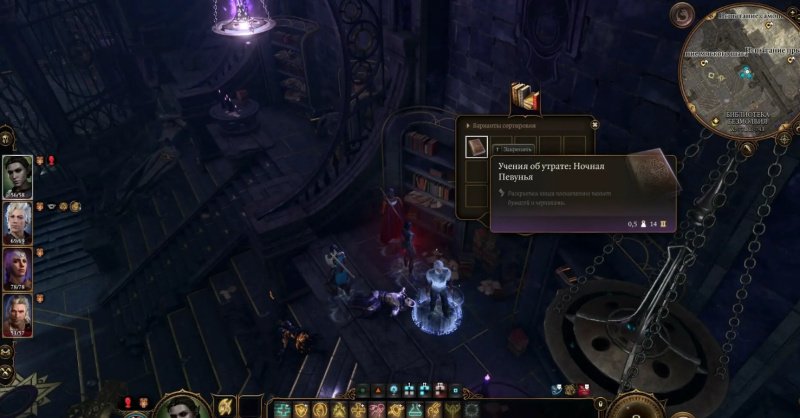The image size is (800, 418).
Task: Open the circular minimap
Action: (x=741, y=69)
